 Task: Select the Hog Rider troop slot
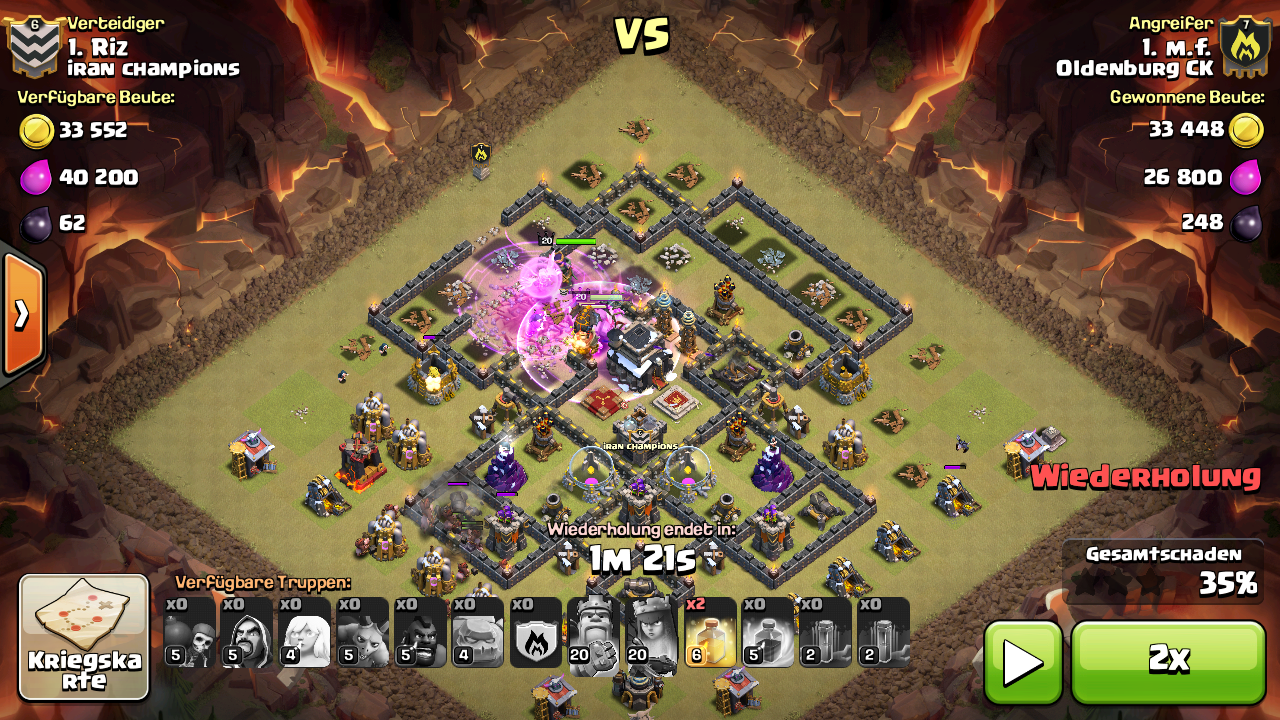tap(420, 633)
